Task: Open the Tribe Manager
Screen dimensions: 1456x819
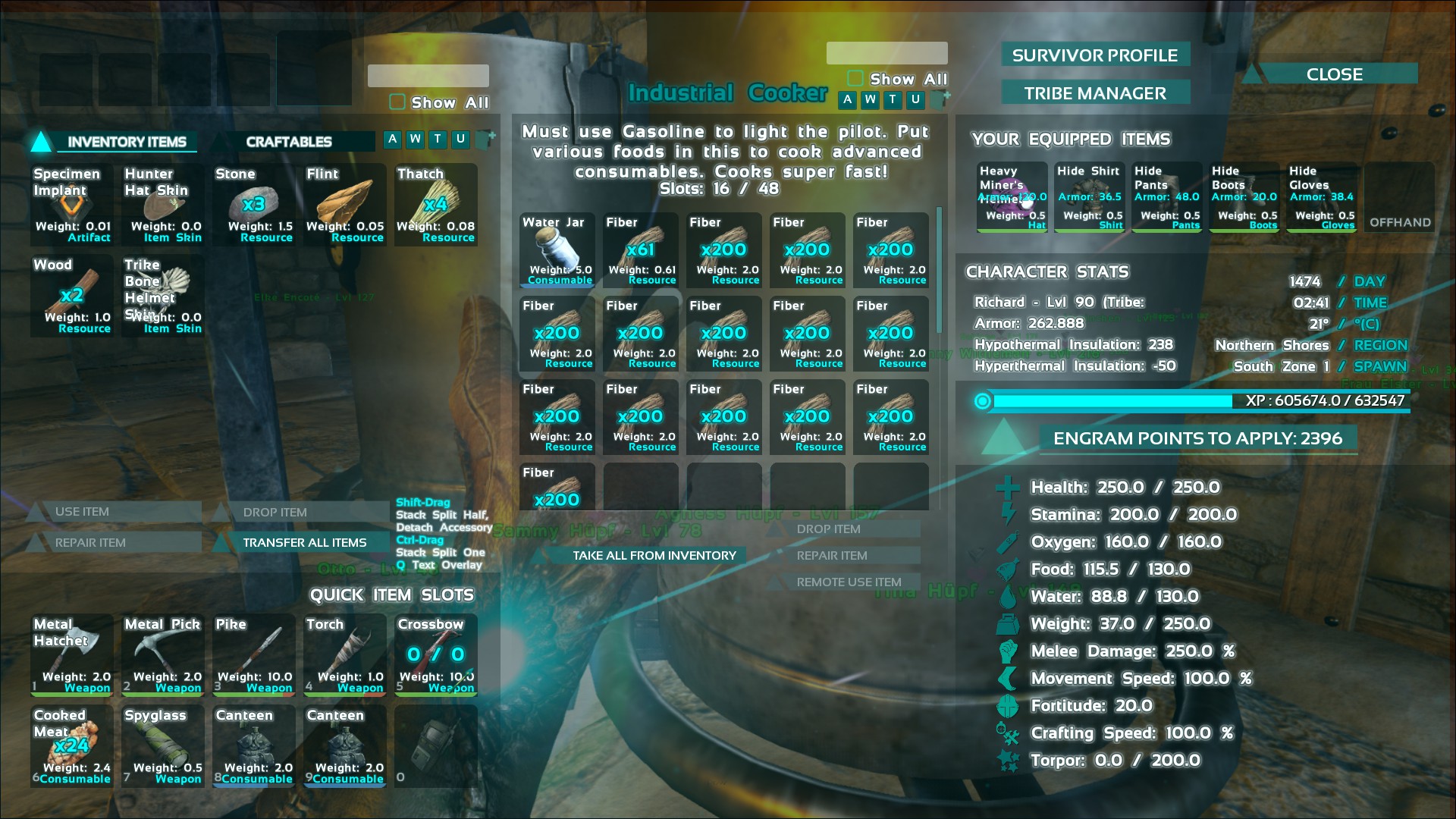Action: pos(1095,93)
